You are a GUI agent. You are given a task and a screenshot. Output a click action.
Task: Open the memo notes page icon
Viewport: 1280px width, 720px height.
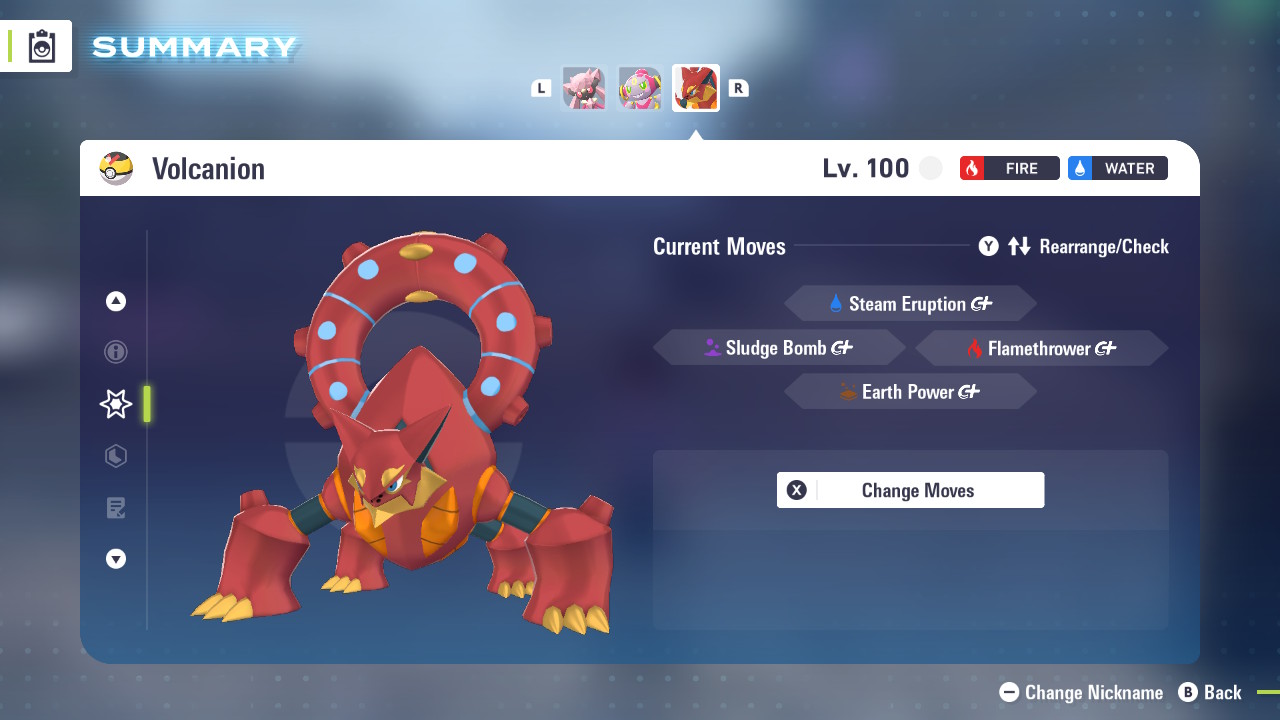pos(116,508)
